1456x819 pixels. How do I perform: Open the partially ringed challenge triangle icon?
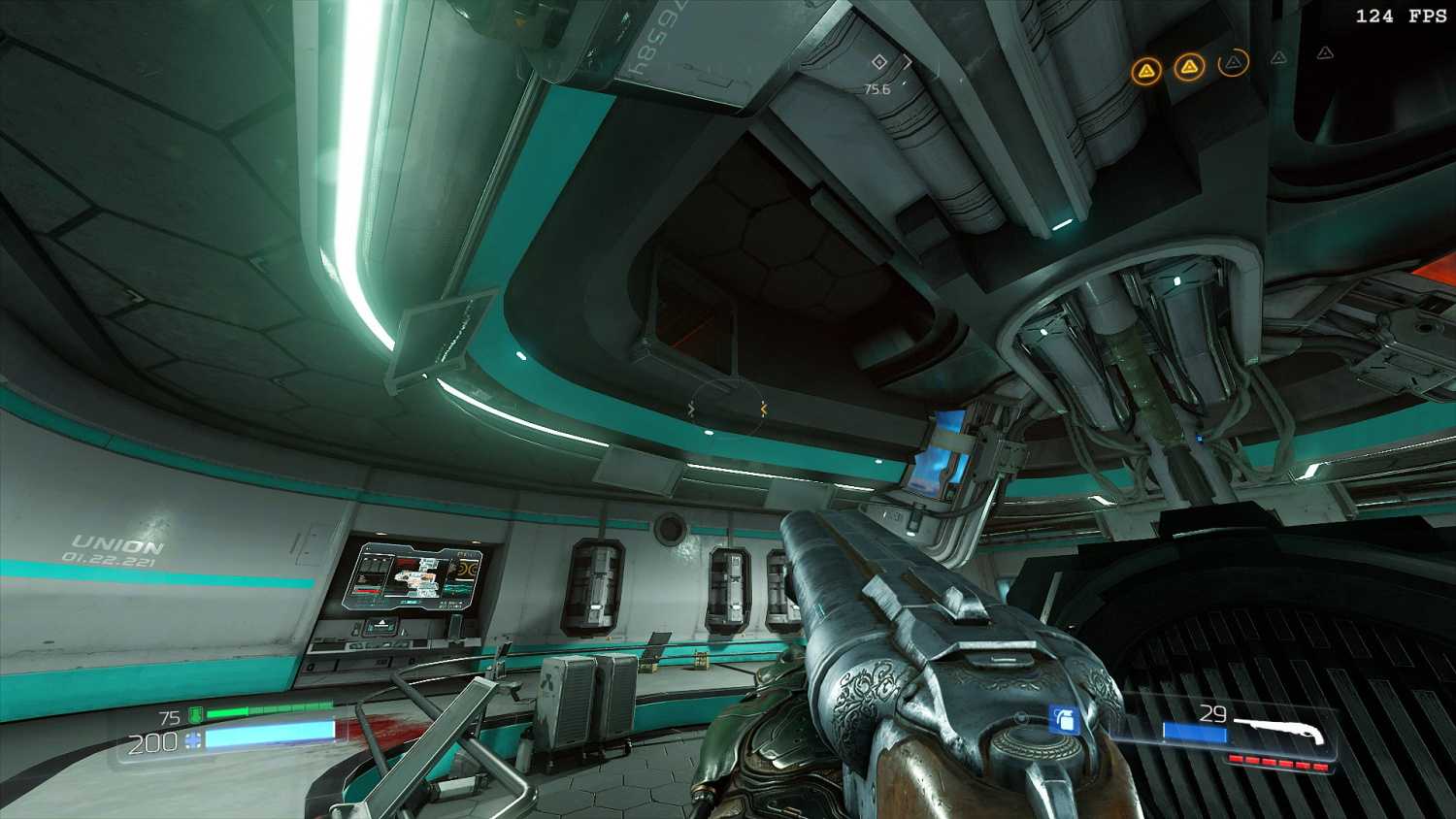click(1233, 63)
